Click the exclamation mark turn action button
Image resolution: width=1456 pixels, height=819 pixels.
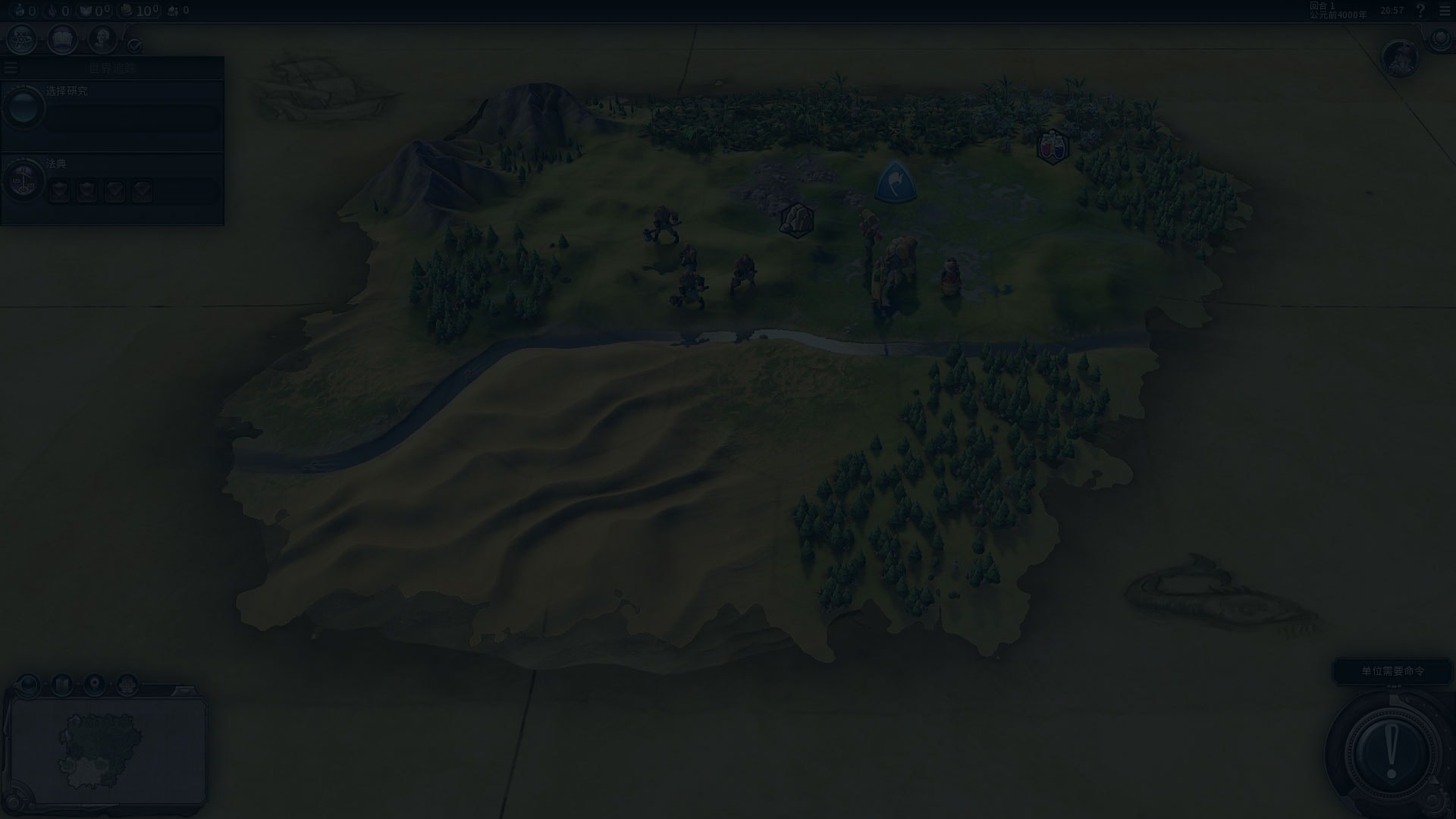click(x=1391, y=752)
